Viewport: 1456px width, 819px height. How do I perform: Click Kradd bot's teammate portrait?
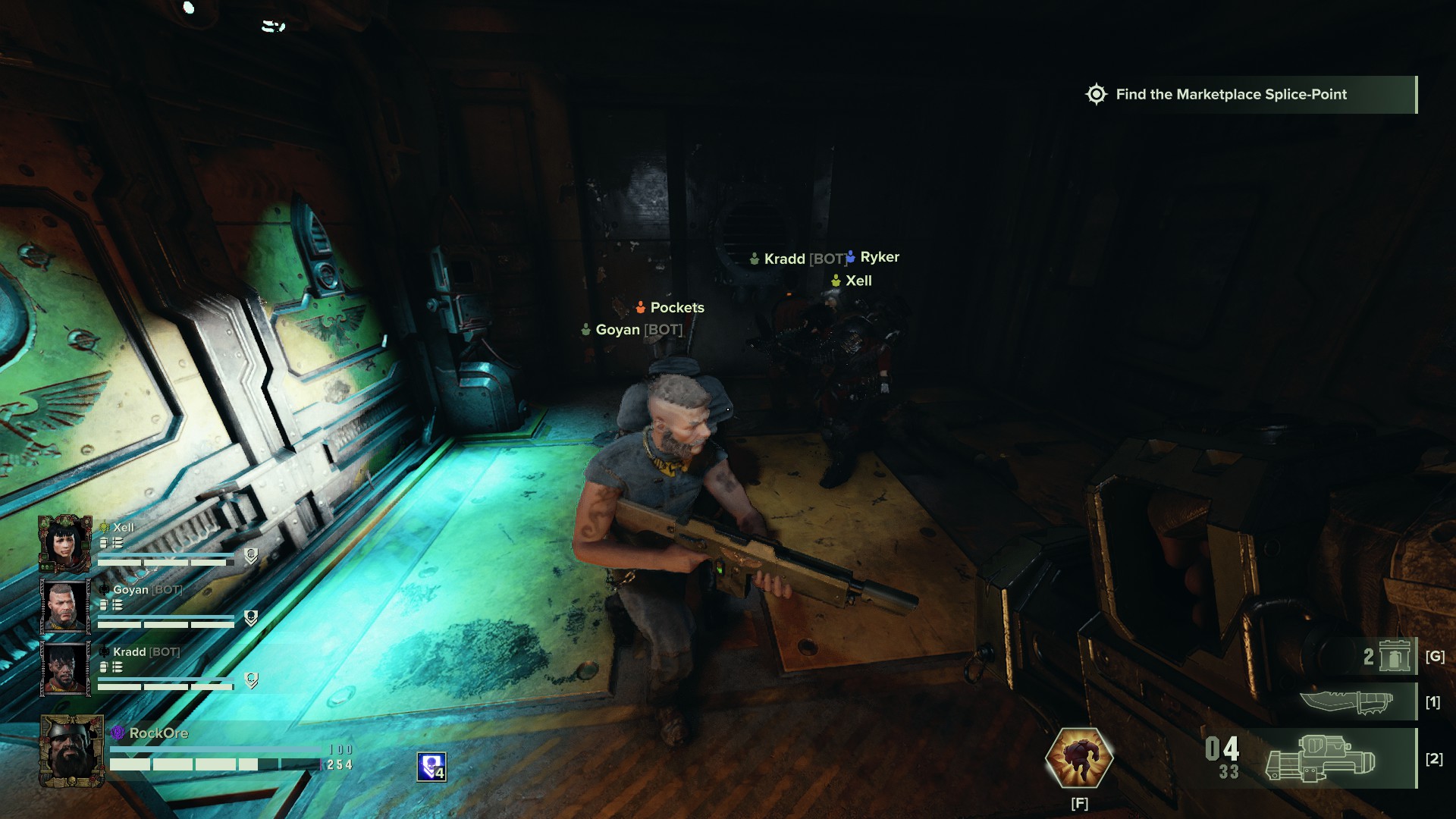tap(65, 668)
